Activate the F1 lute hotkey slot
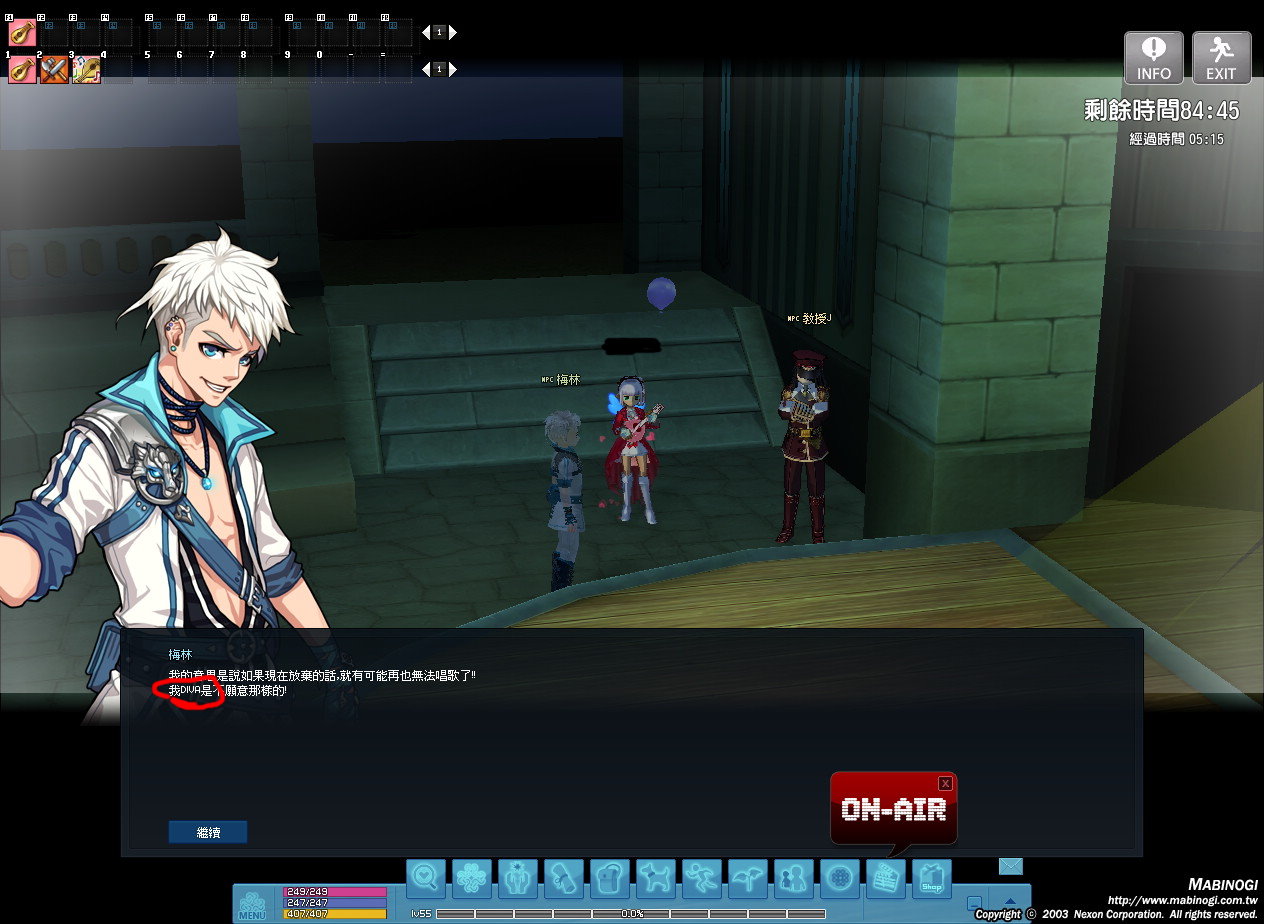The image size is (1264, 924). point(22,33)
